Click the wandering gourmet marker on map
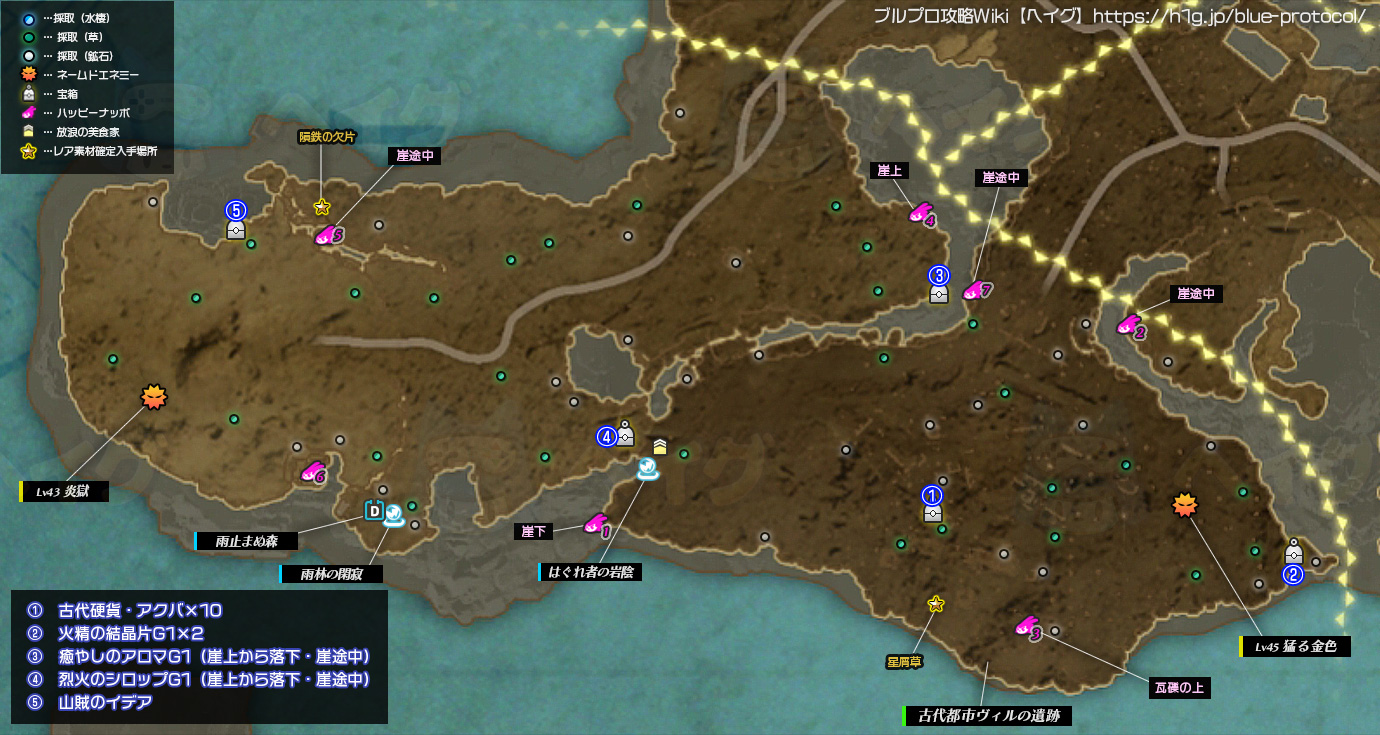Viewport: 1380px width, 735px height. tap(660, 446)
